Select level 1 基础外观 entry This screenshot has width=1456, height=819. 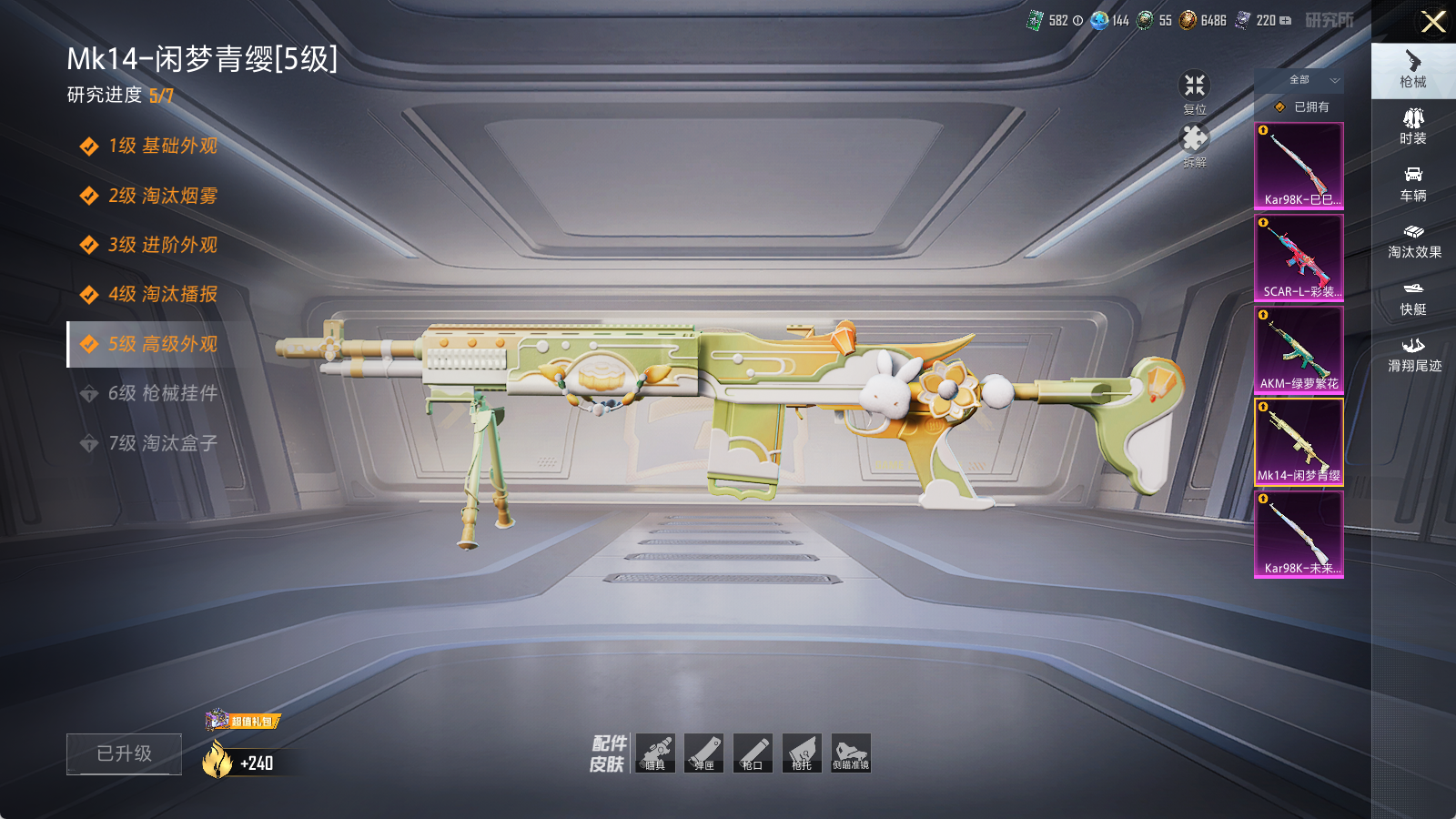click(x=162, y=146)
